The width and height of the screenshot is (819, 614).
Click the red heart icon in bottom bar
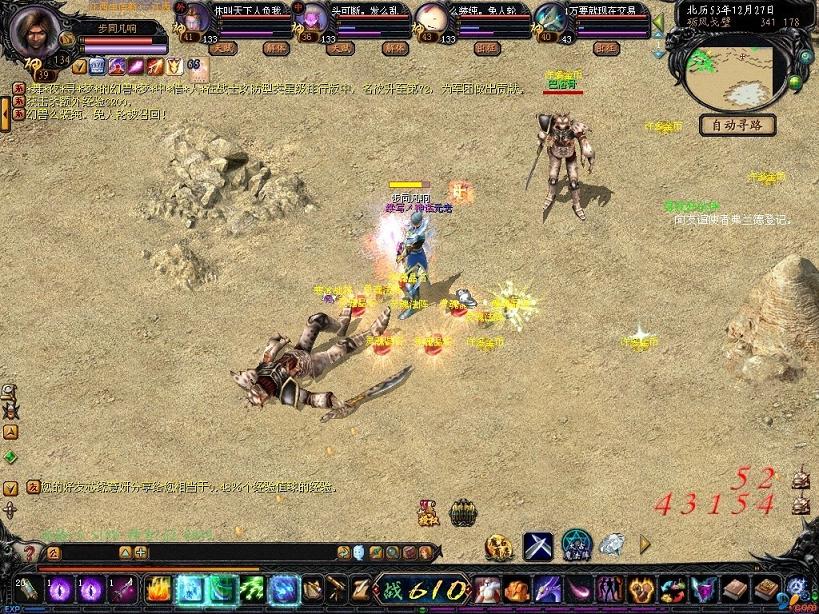pos(640,589)
